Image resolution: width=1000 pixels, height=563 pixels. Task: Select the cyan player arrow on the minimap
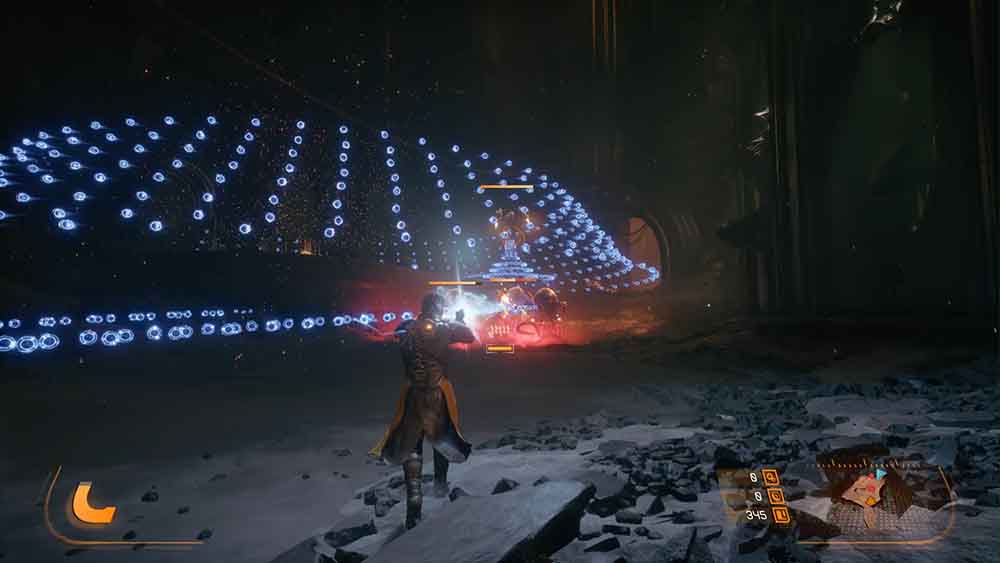[881, 474]
